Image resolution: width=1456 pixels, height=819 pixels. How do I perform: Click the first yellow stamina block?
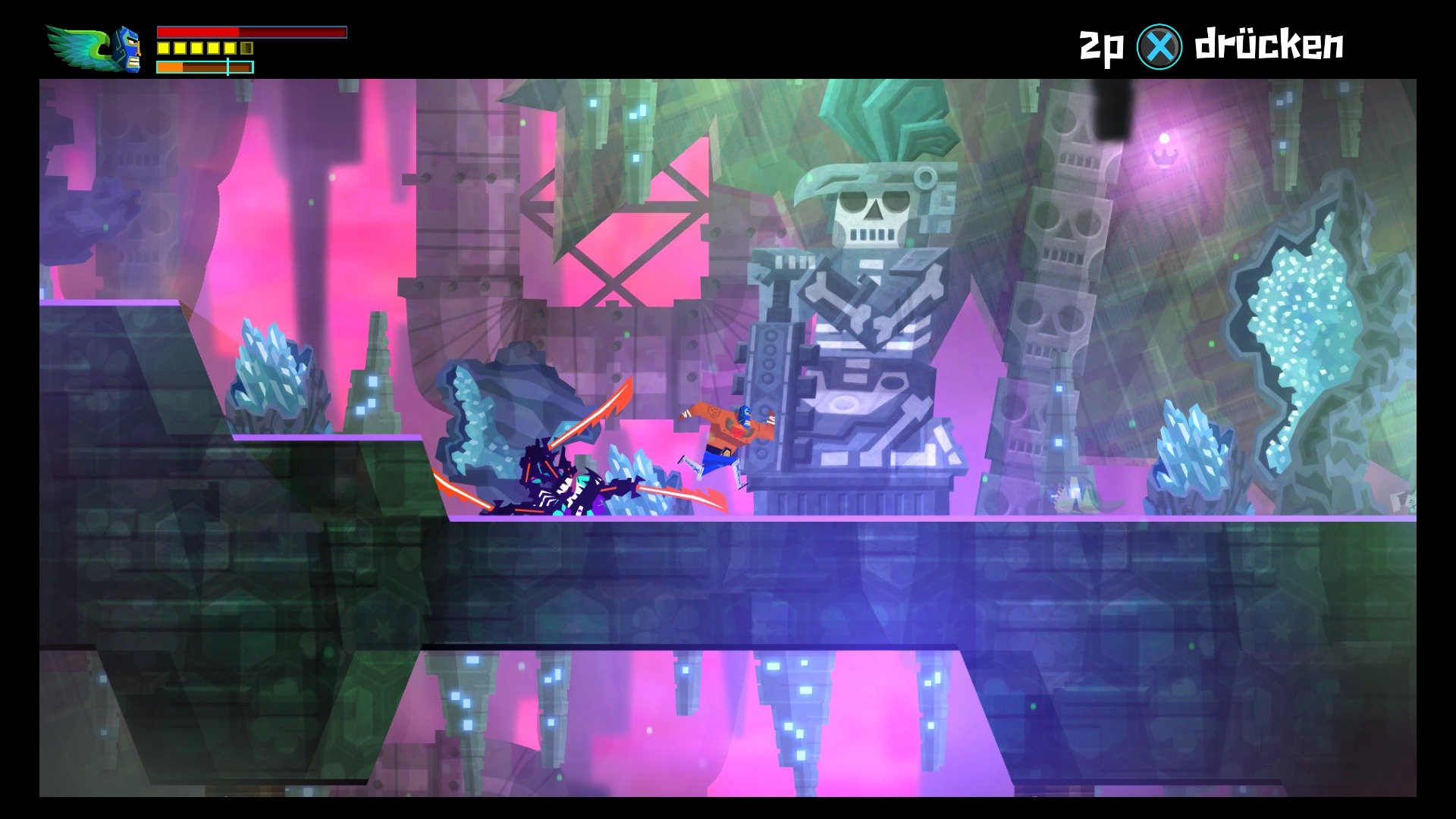point(163,49)
